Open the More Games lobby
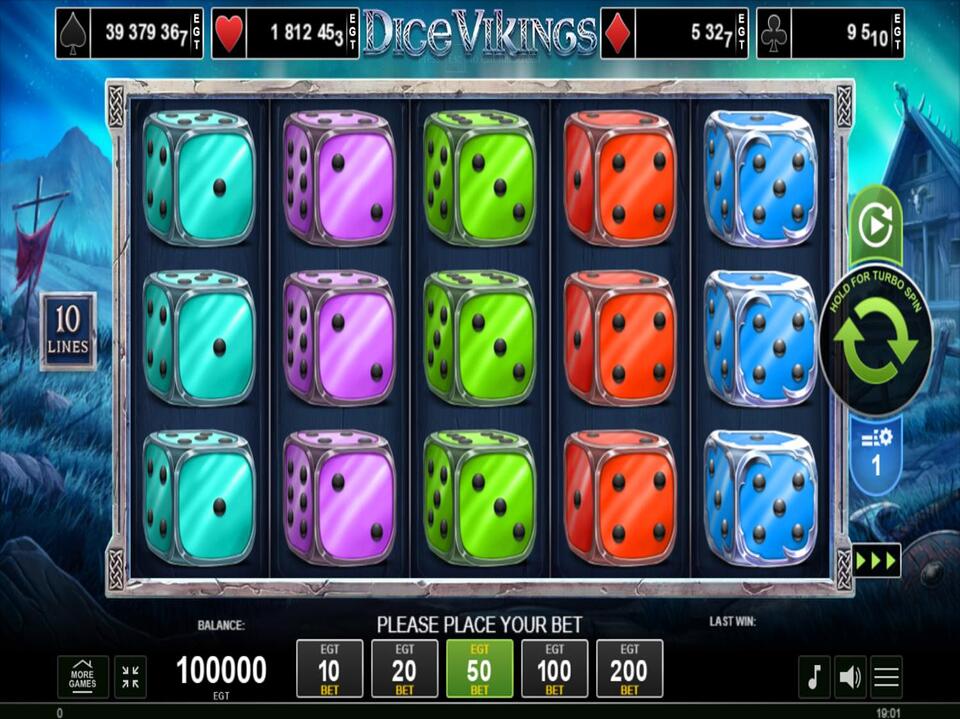The width and height of the screenshot is (960, 719). coord(83,677)
